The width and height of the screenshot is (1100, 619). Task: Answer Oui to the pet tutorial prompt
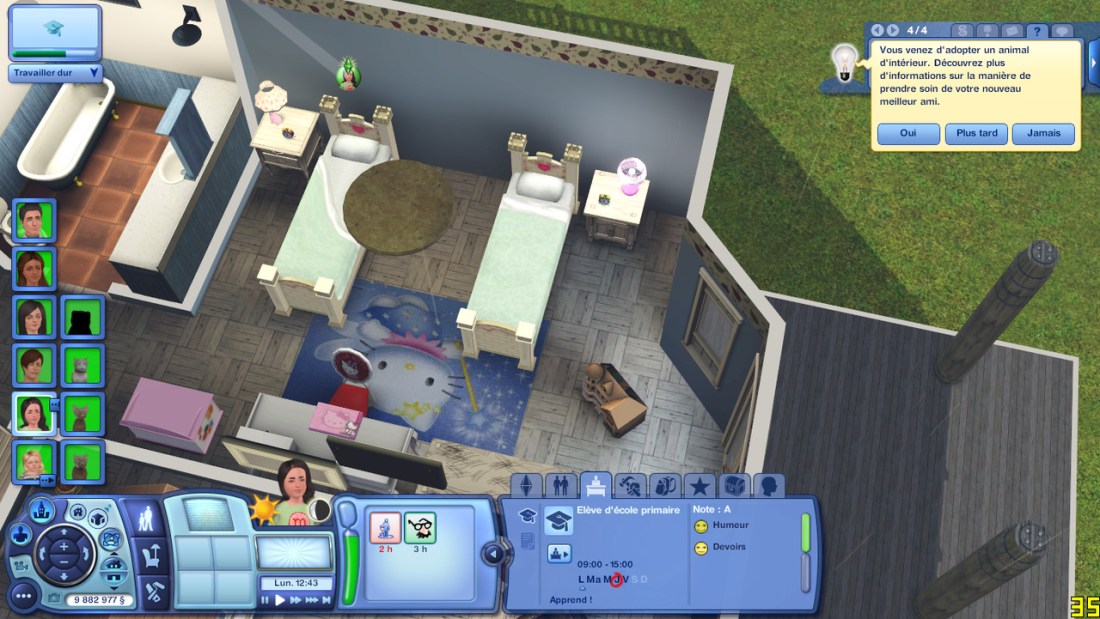coord(908,134)
